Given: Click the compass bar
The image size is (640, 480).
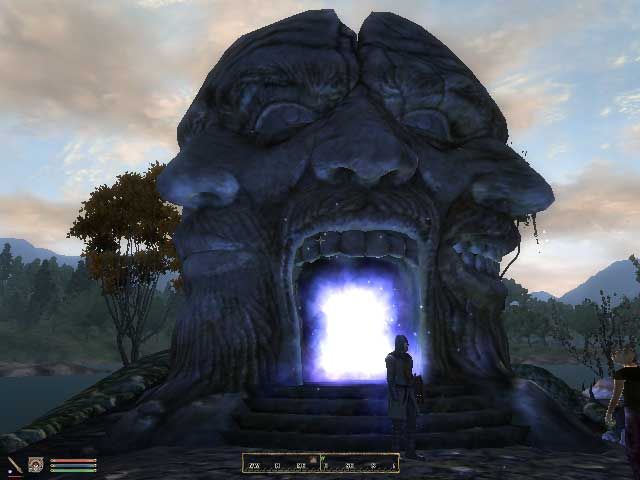Looking at the screenshot, I should (x=320, y=463).
